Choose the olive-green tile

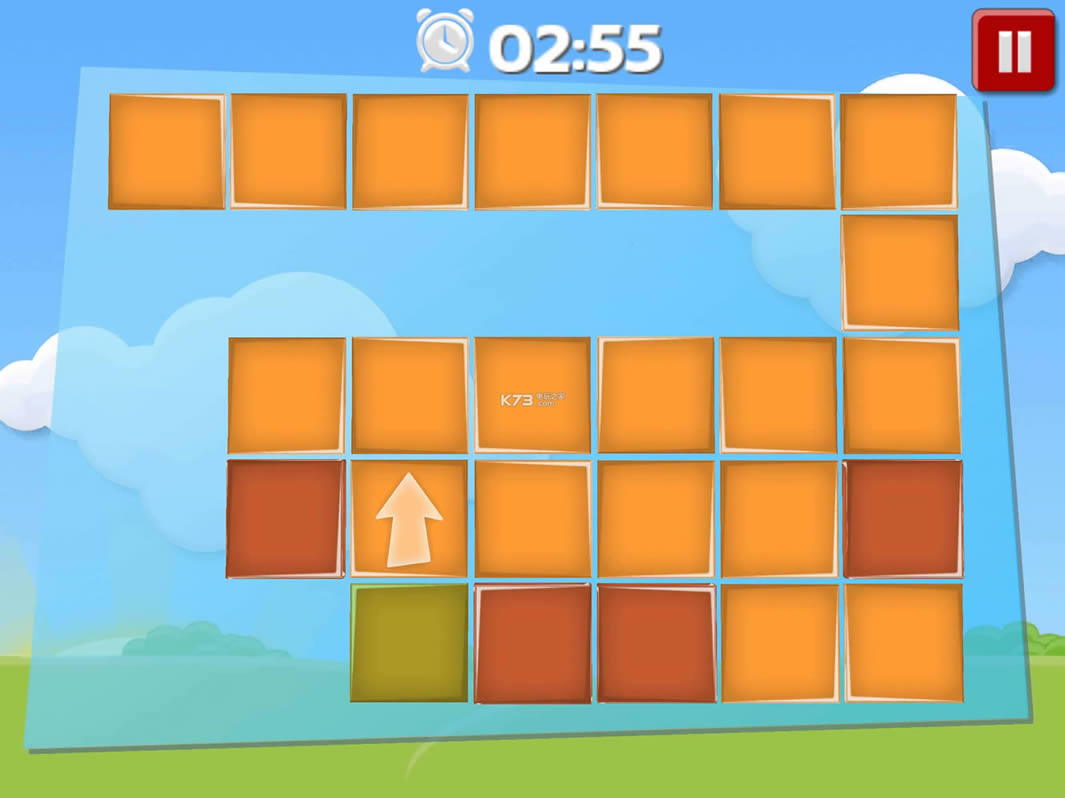click(x=409, y=642)
